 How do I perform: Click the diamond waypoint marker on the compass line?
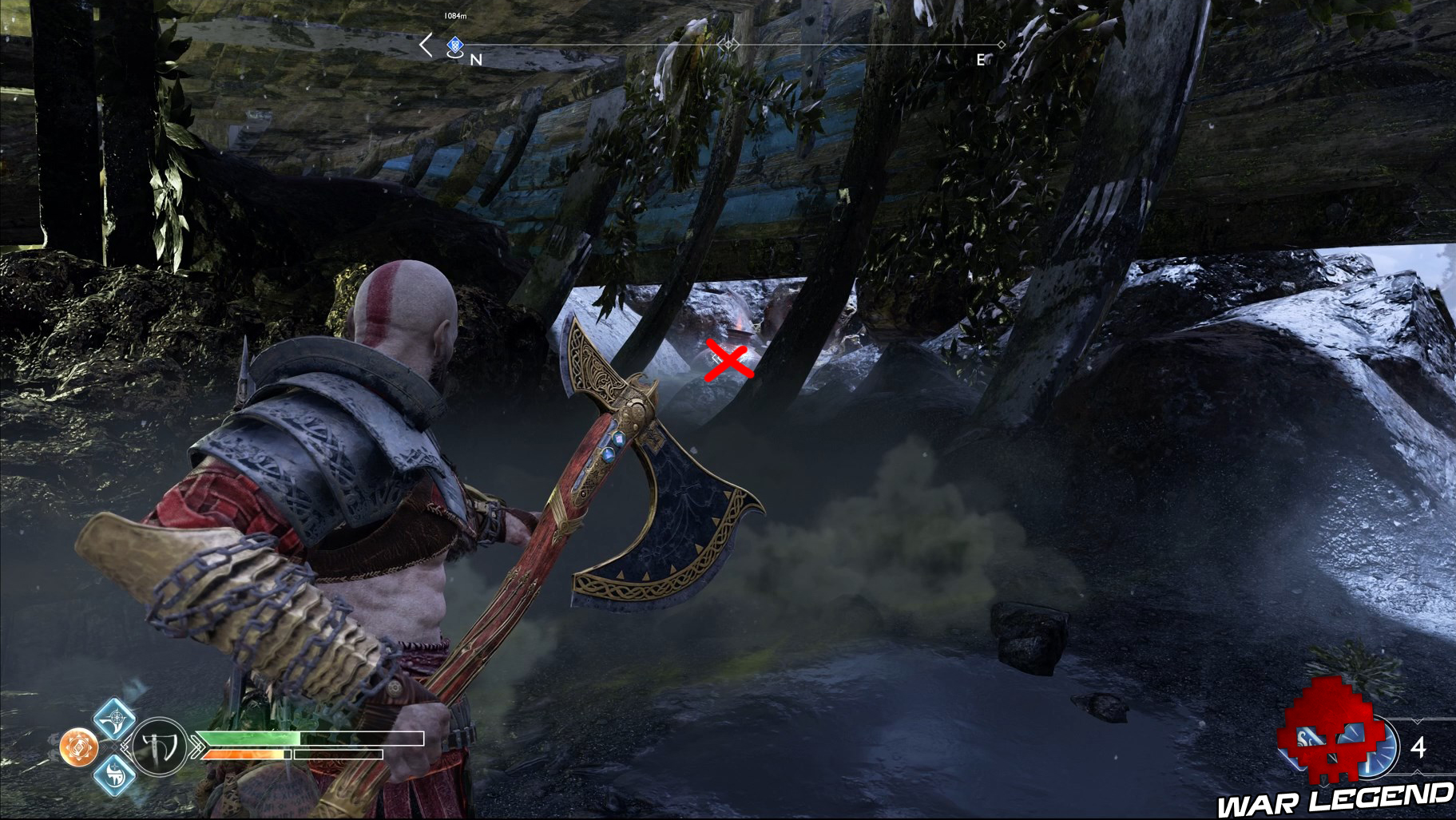click(x=1002, y=45)
